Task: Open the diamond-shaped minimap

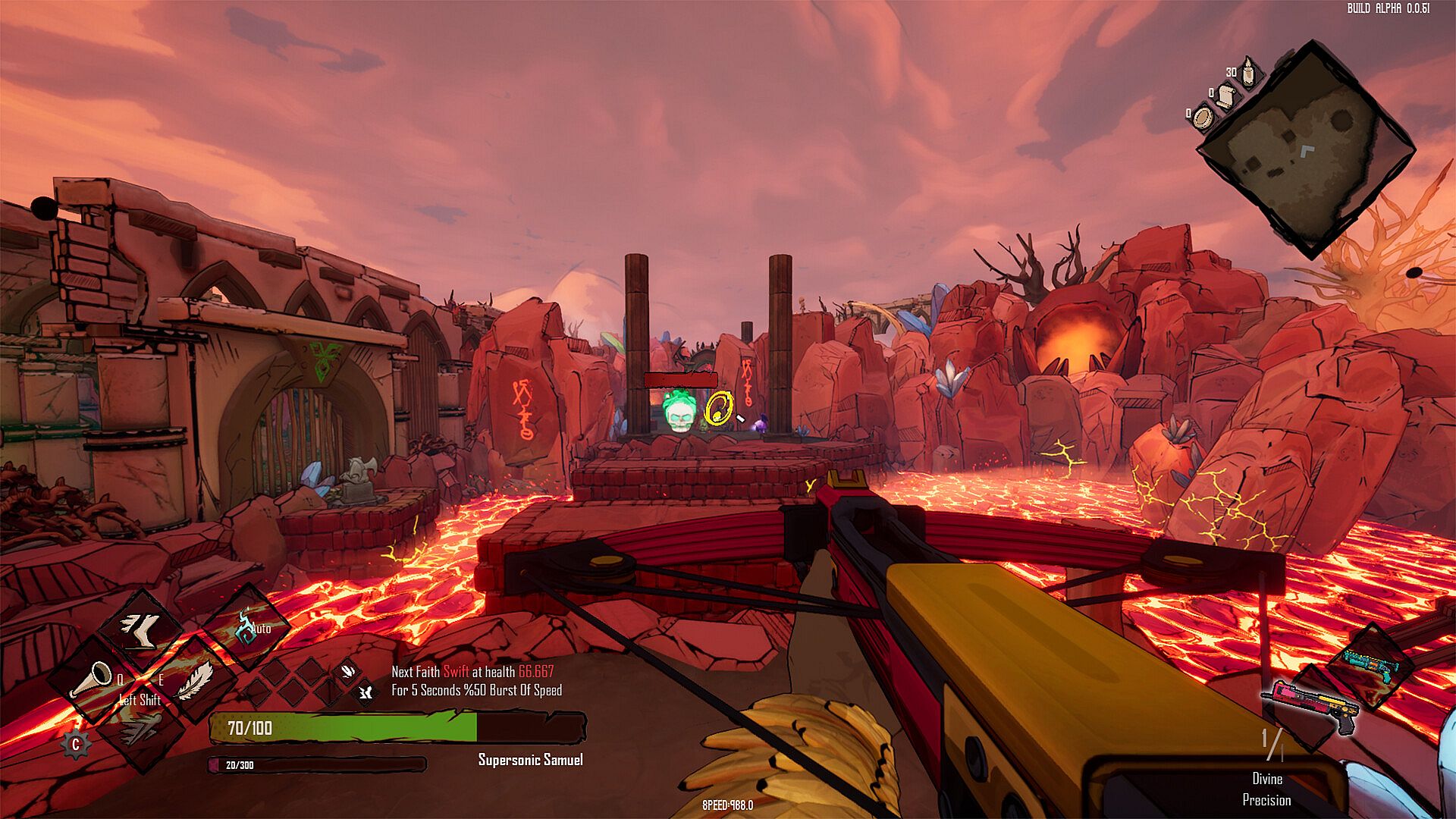Action: (1306, 149)
